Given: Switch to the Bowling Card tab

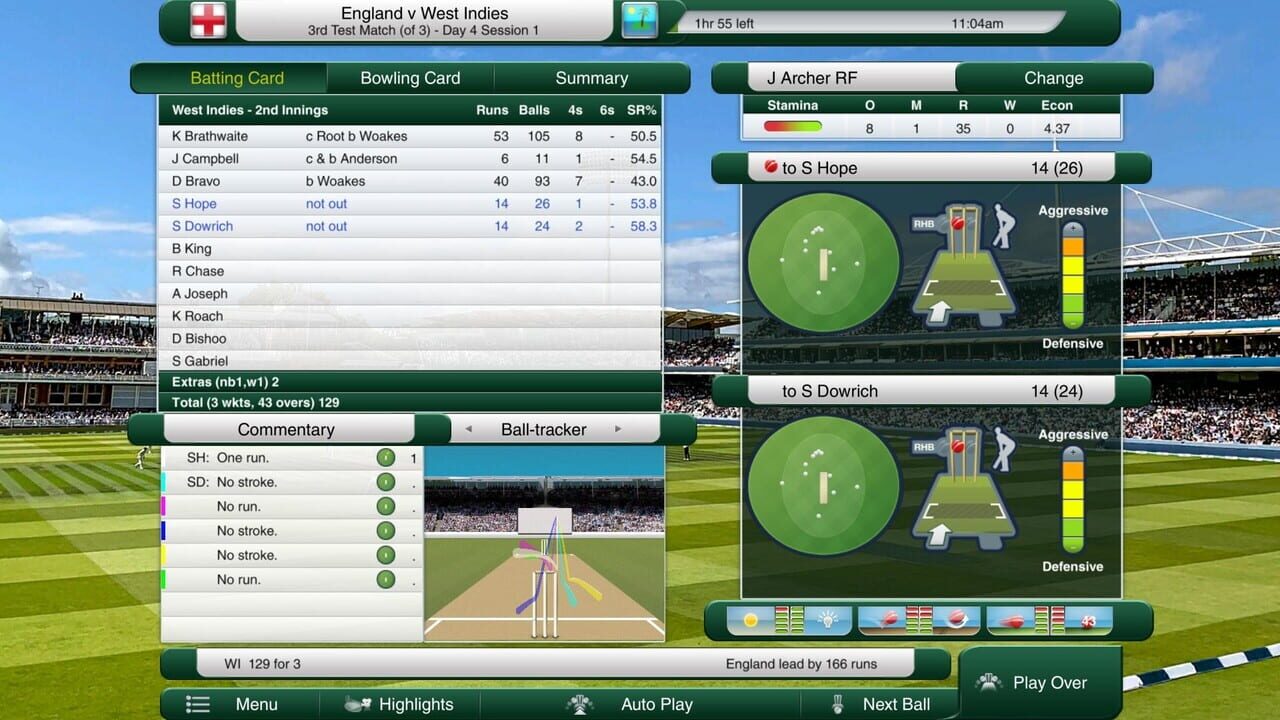Looking at the screenshot, I should point(409,77).
